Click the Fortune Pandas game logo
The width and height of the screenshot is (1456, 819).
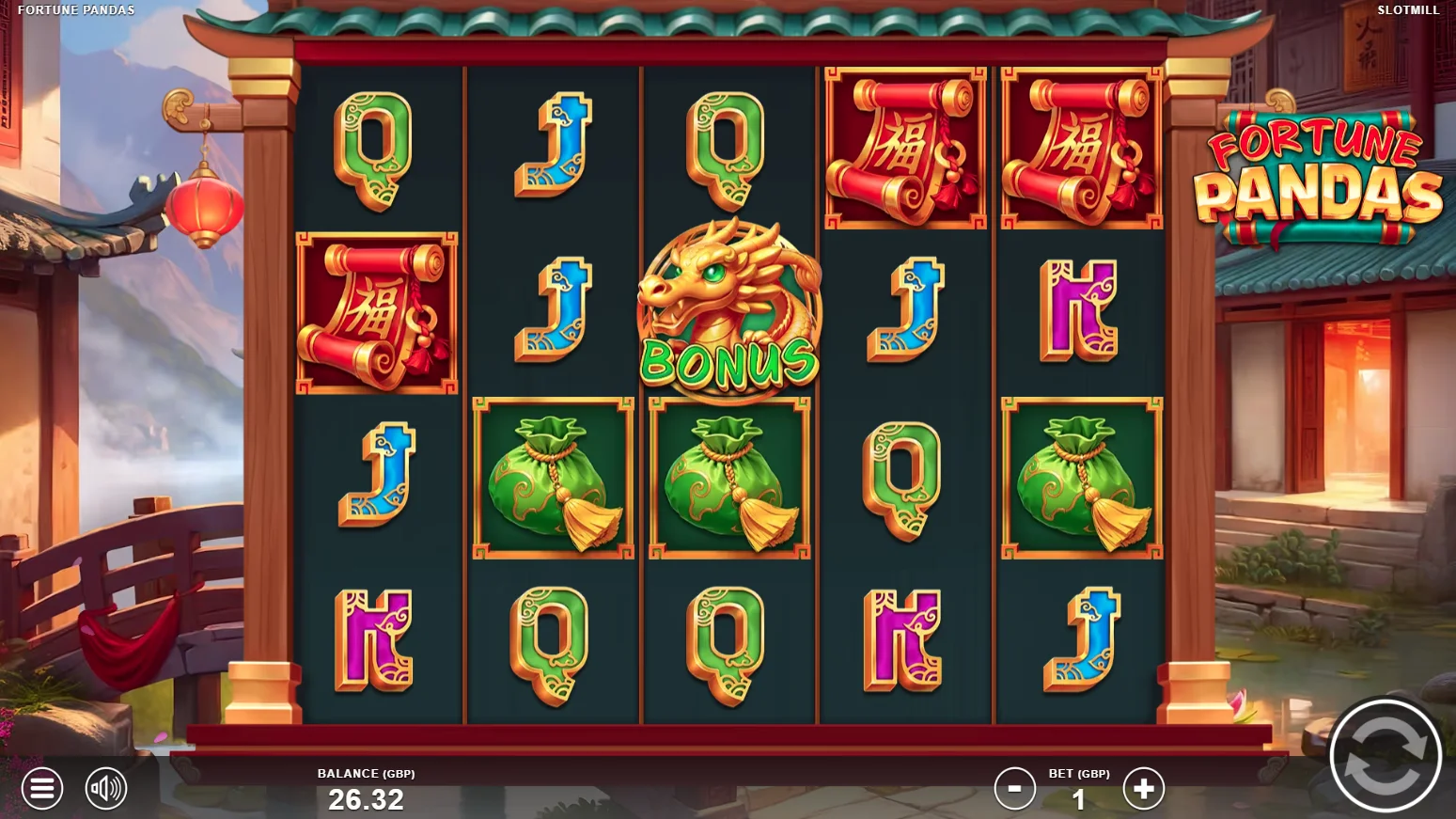1314,179
